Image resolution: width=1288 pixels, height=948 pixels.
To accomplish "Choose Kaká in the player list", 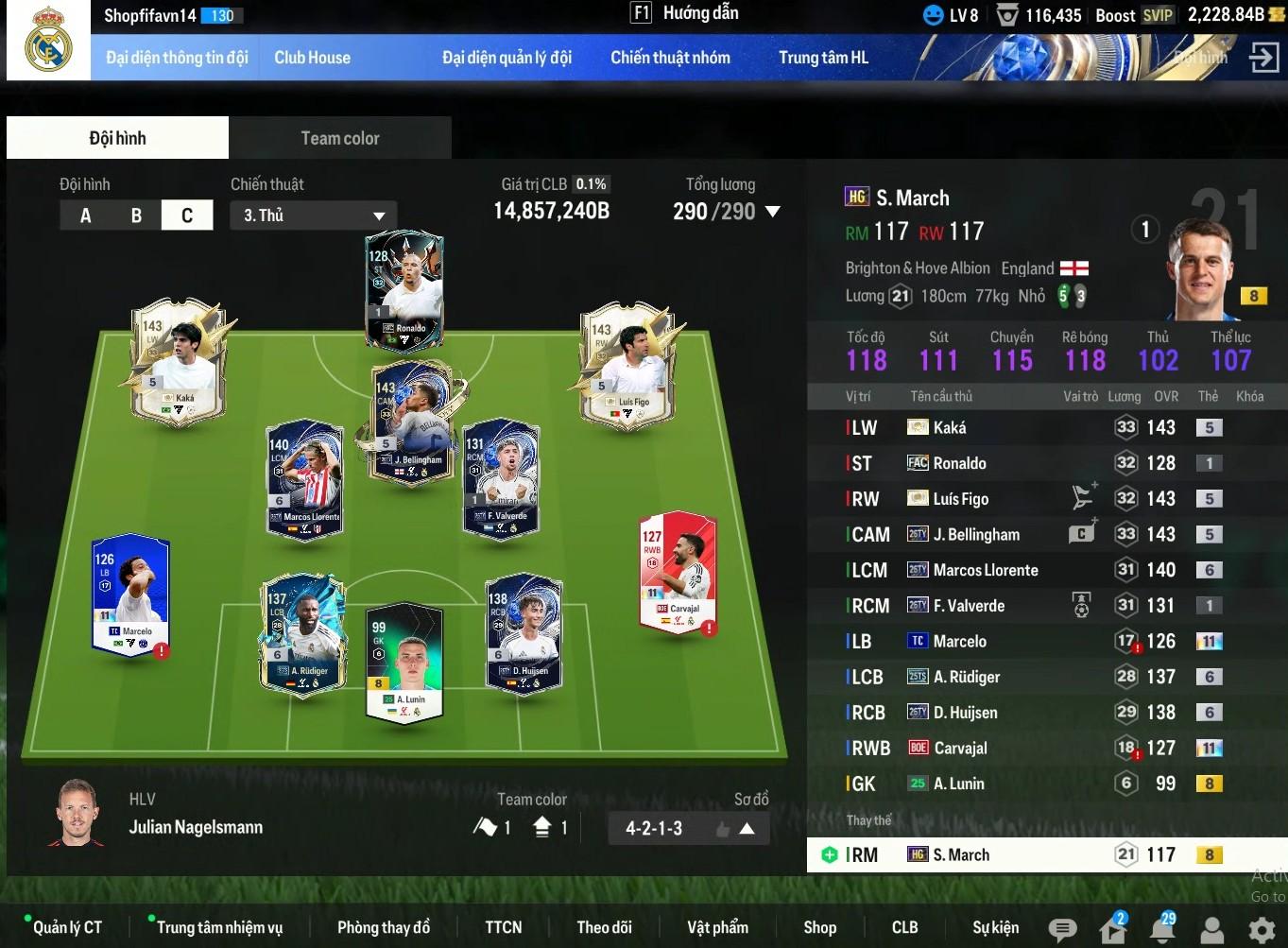I will click(x=950, y=428).
